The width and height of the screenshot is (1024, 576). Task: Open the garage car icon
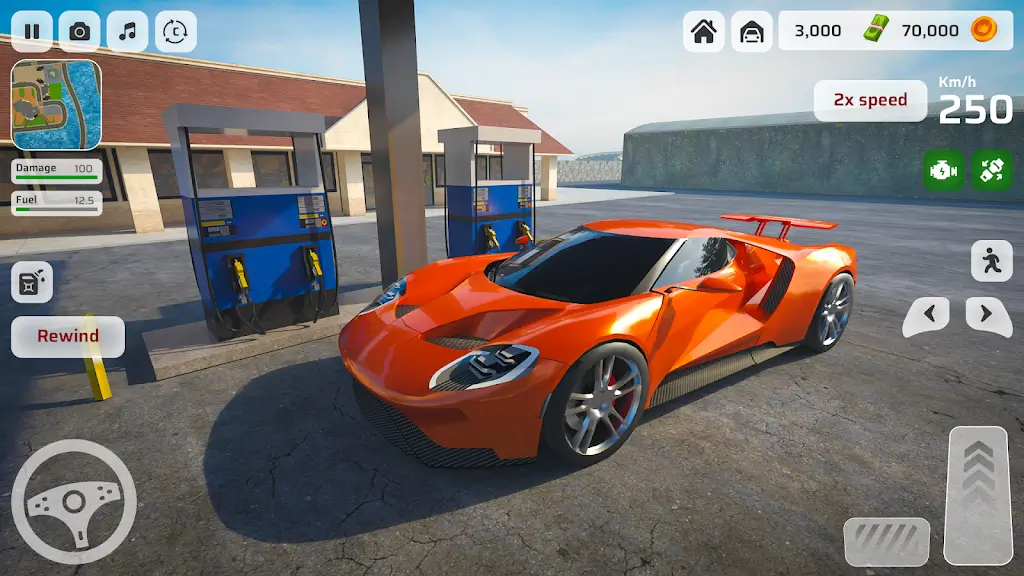click(x=751, y=32)
